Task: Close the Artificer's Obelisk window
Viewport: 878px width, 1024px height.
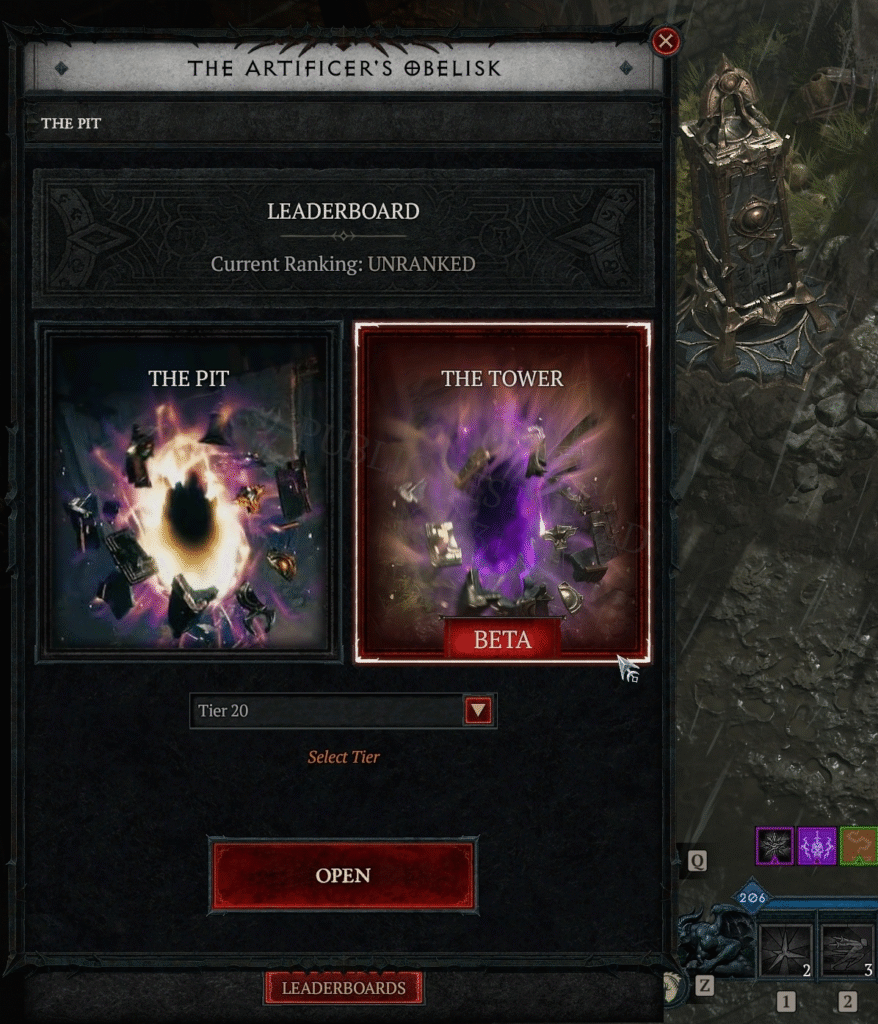Action: 665,41
